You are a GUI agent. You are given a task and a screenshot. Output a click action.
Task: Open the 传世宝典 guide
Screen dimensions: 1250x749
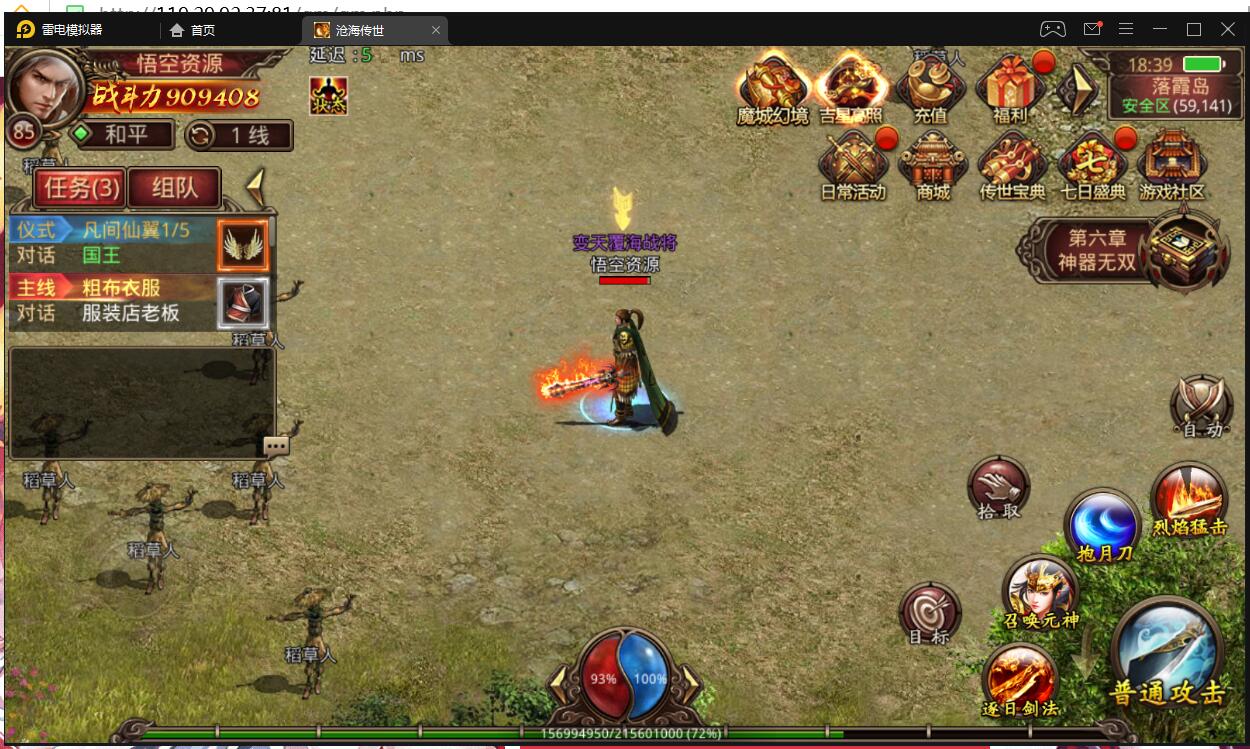pyautogui.click(x=1012, y=165)
